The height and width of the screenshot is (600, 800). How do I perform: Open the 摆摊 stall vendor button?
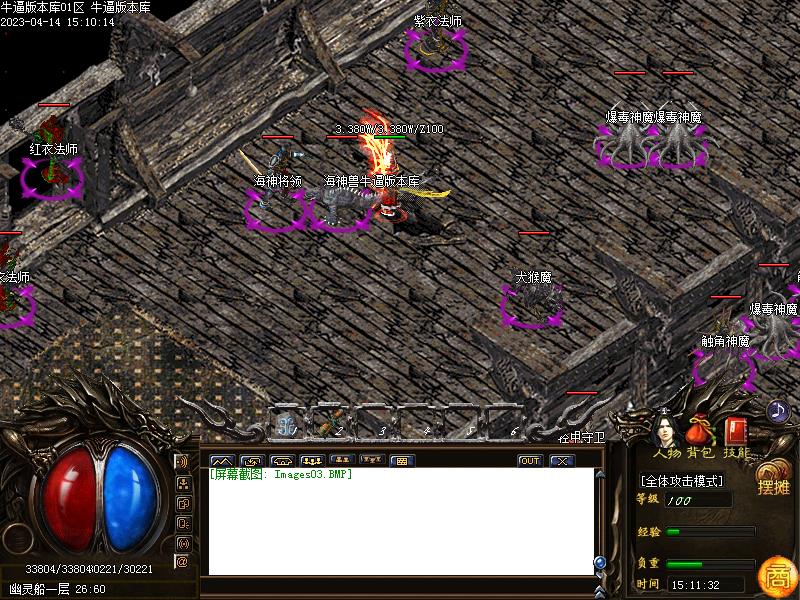(x=773, y=482)
